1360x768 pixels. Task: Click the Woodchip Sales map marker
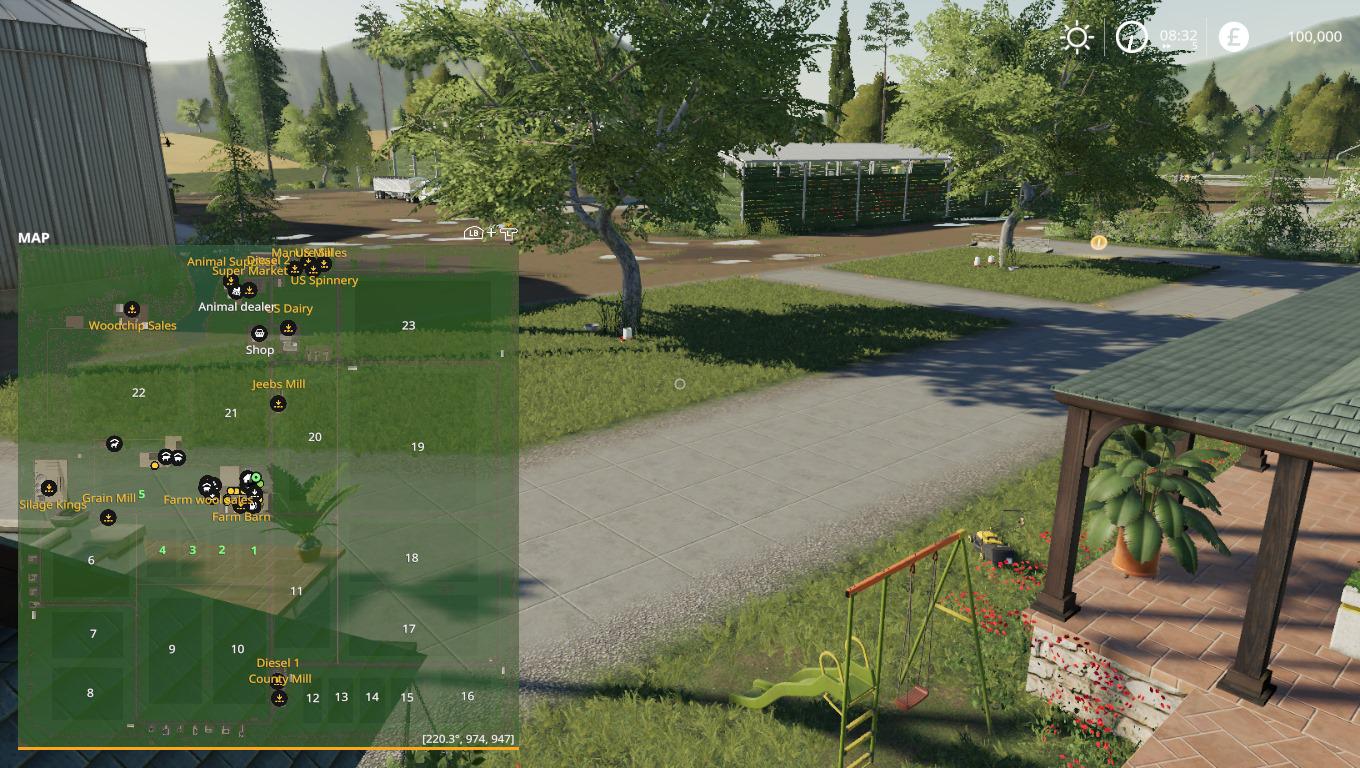point(131,309)
